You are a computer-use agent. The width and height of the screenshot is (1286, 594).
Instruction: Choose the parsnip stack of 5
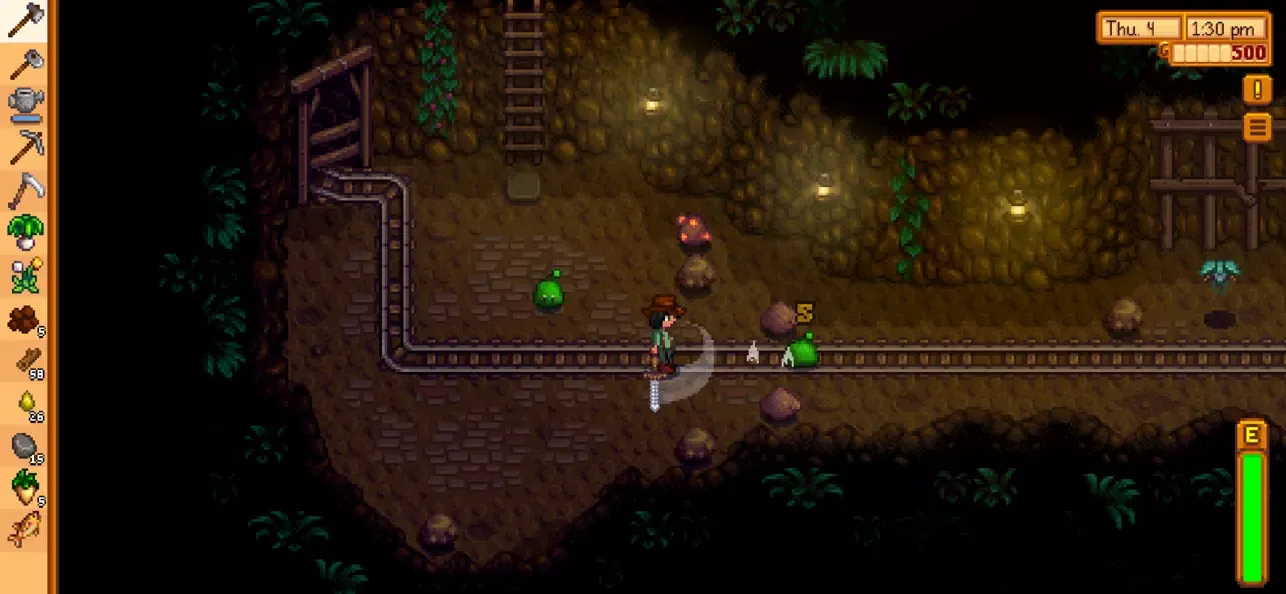(26, 488)
